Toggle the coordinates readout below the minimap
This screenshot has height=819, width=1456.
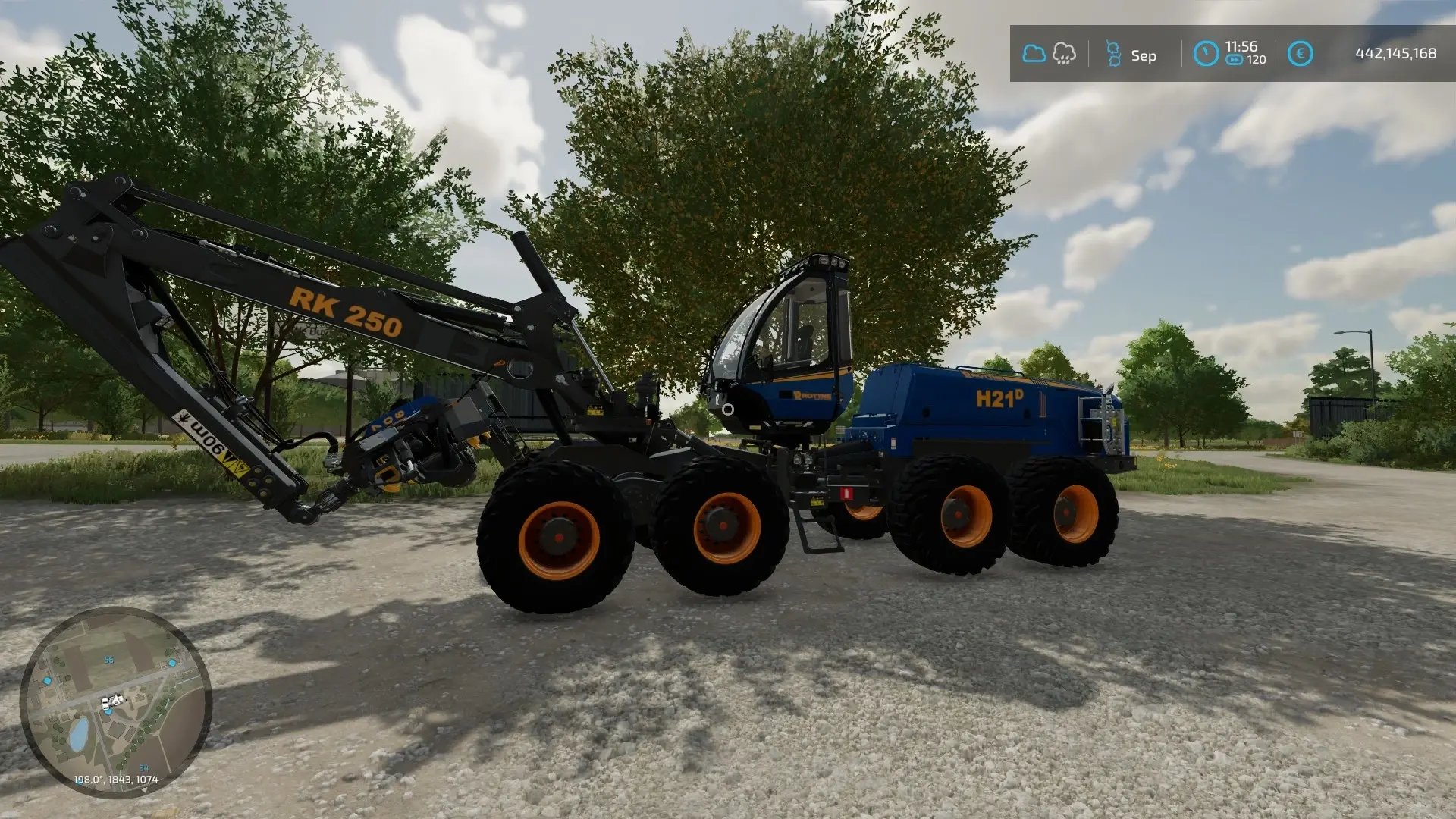(x=116, y=779)
